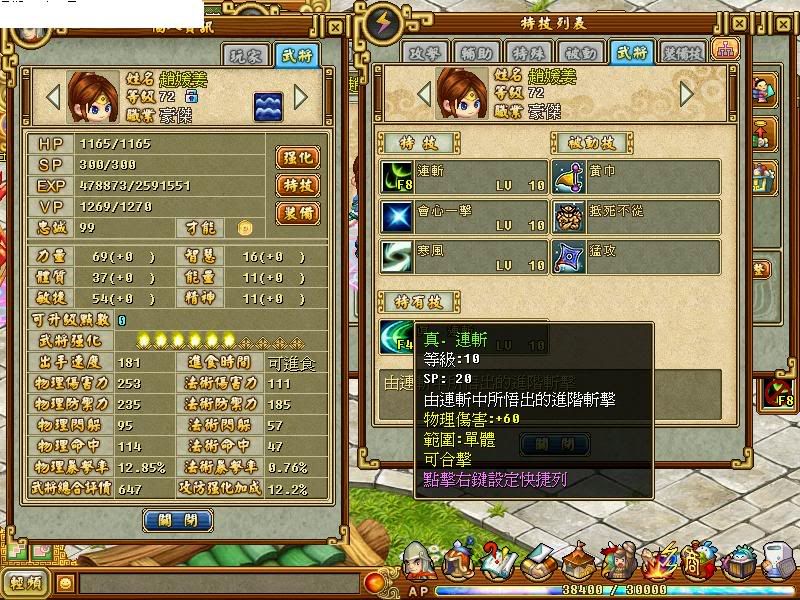Show the next general in the info panel

302,98
